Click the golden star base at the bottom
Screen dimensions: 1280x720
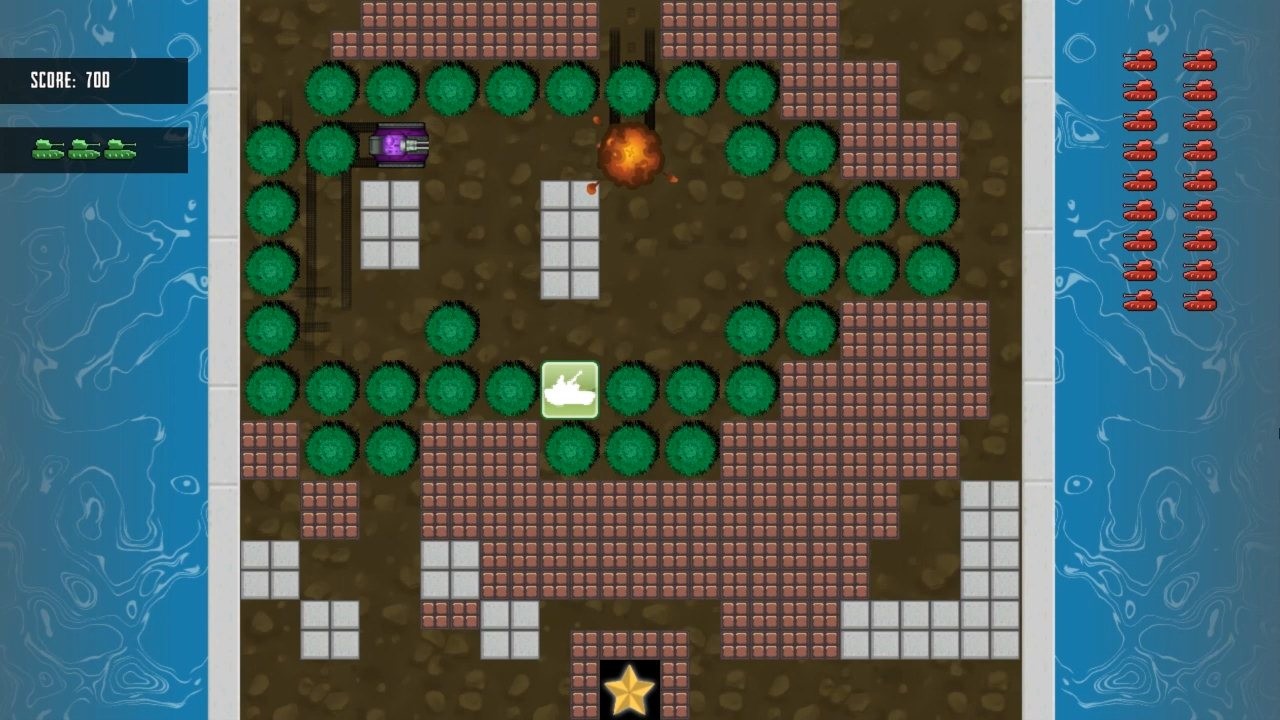click(630, 690)
